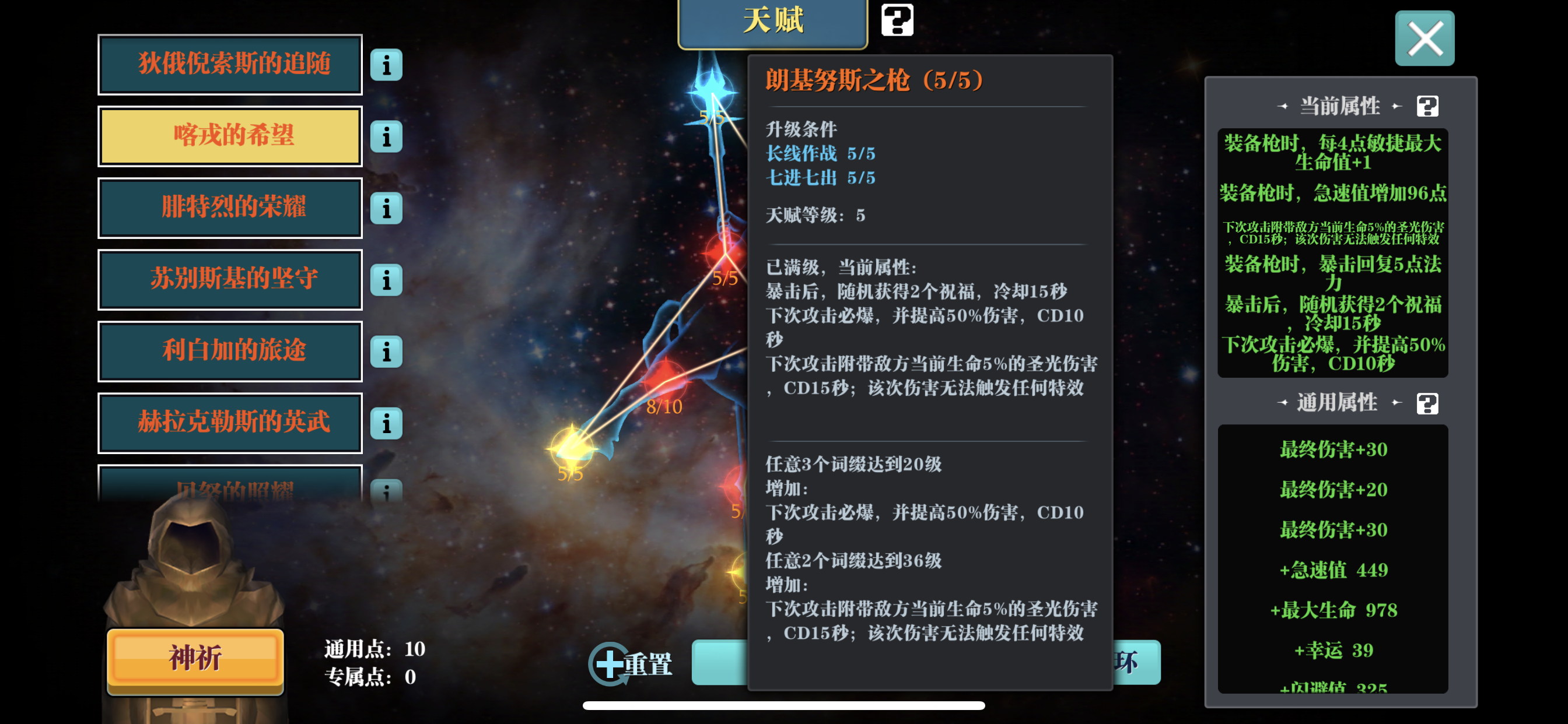Click the question mark beside 当前属性 panel
The image size is (1568, 724).
coord(1427,106)
